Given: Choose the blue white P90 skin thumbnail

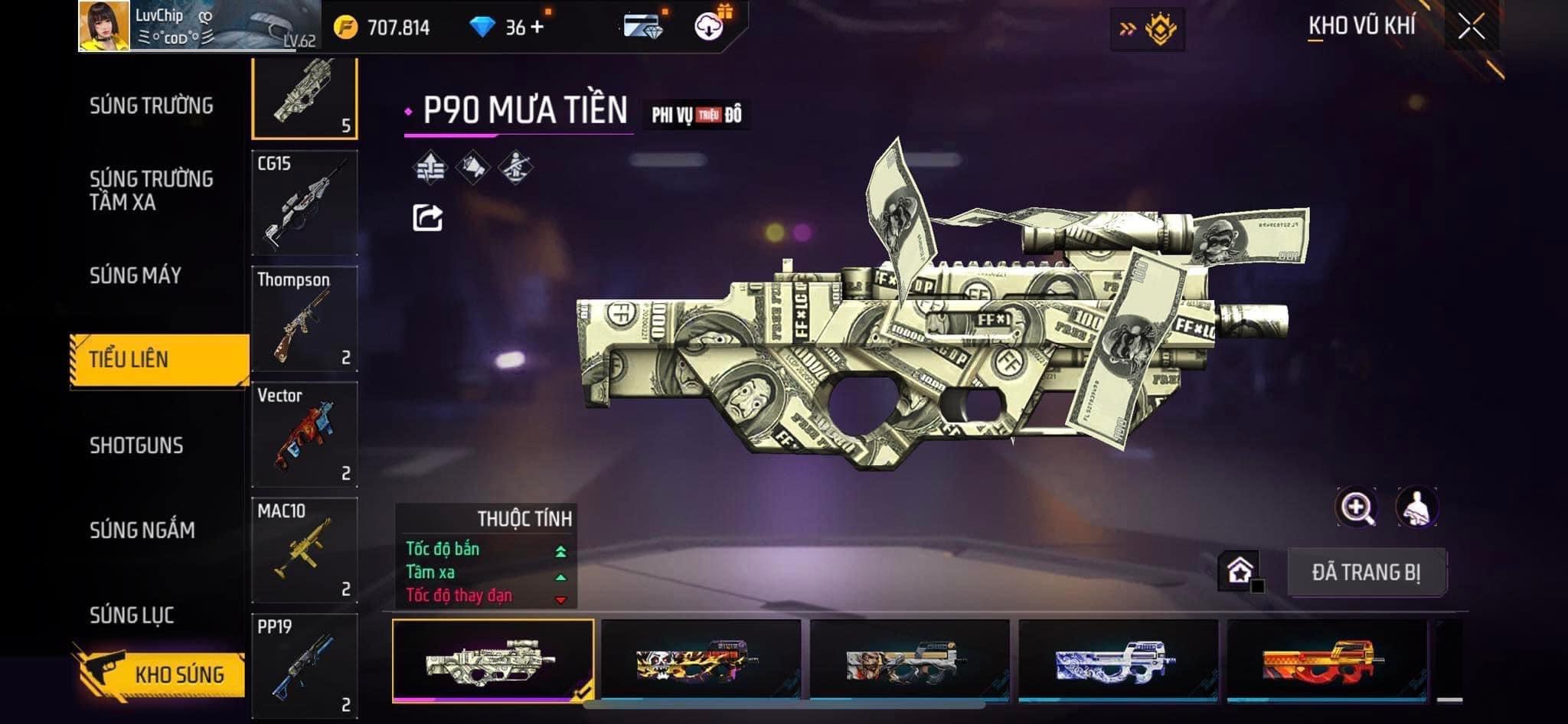Looking at the screenshot, I should (x=1117, y=660).
